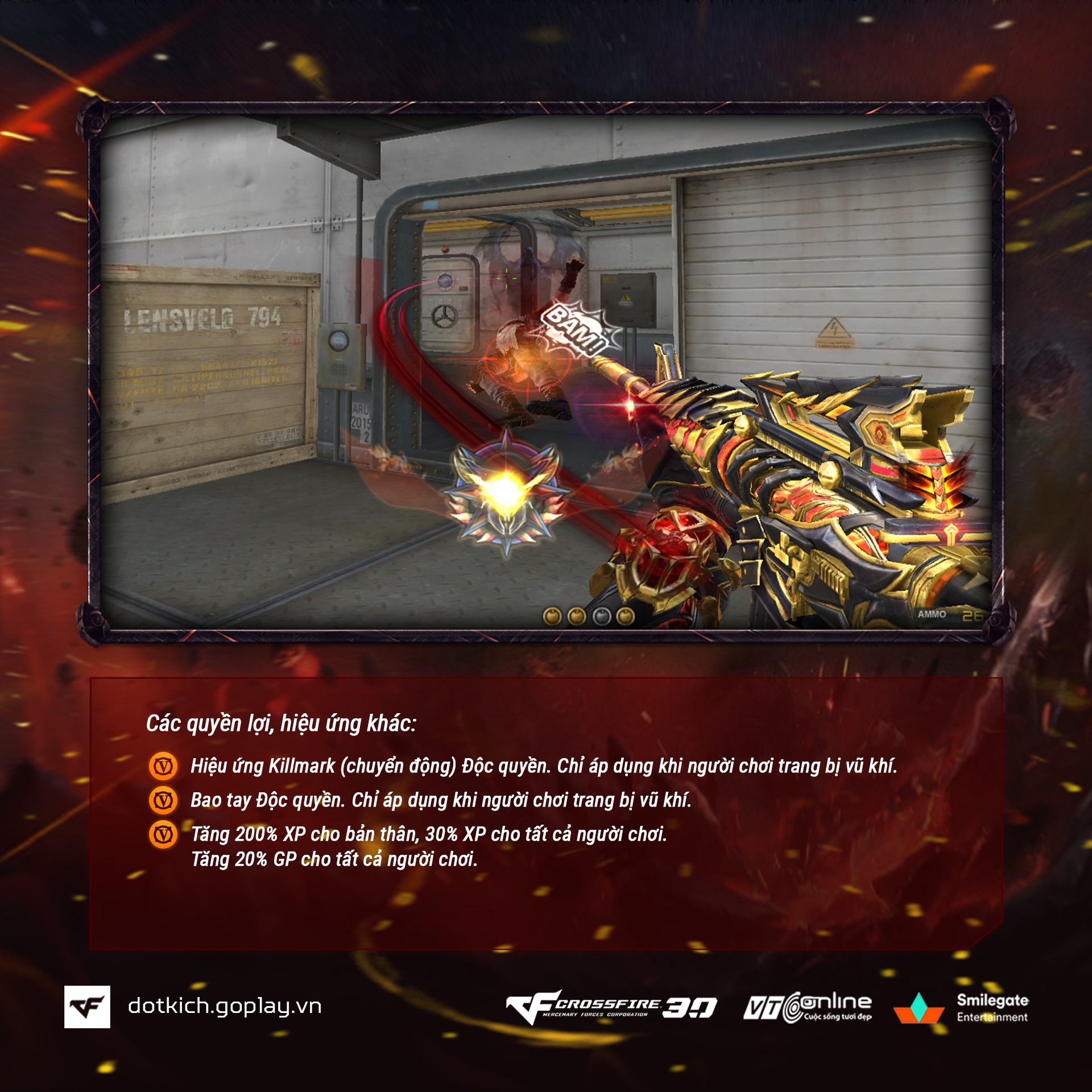This screenshot has height=1092, width=1092.
Task: View the gameplay screenshot of the golden rifle
Action: pyautogui.click(x=545, y=373)
